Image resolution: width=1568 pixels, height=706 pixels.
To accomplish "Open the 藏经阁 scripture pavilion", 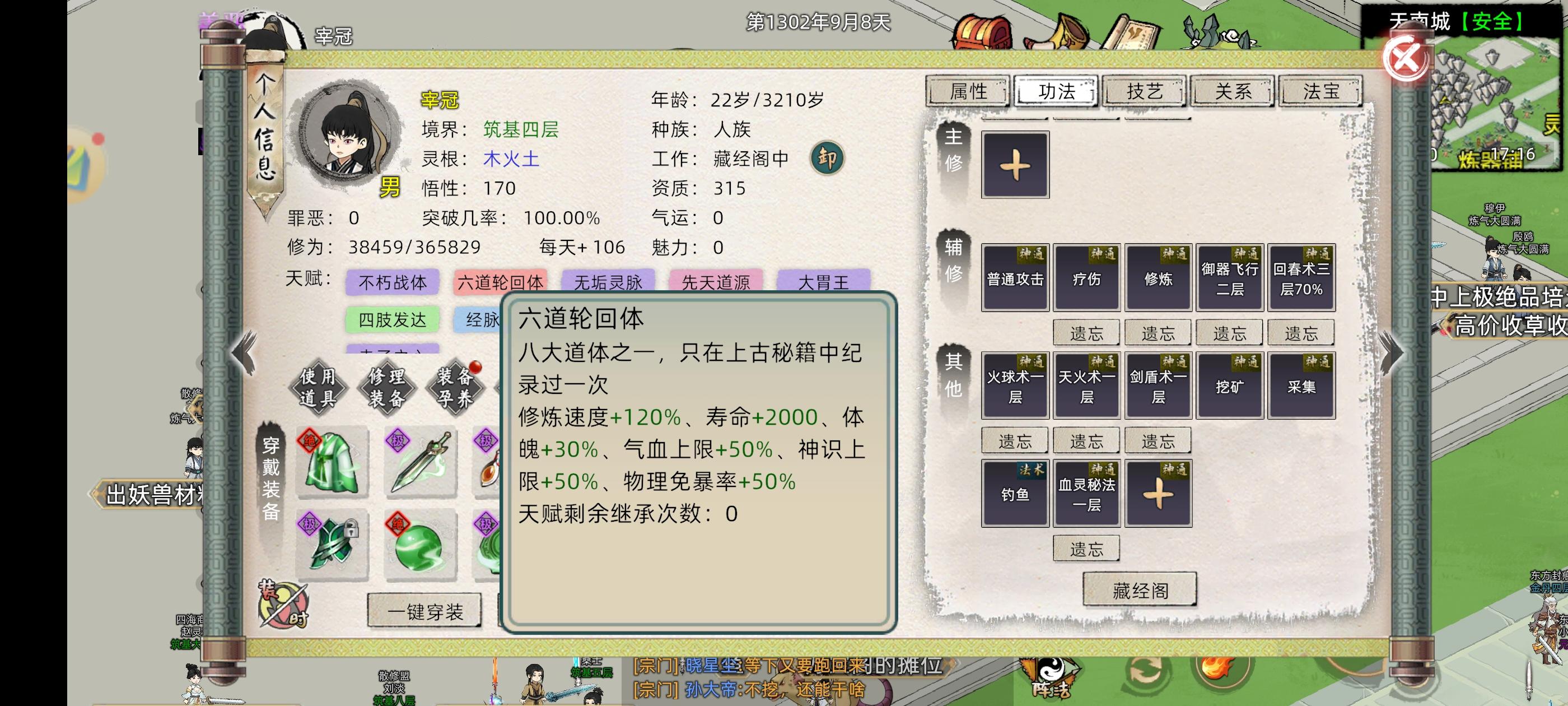I will (1138, 588).
